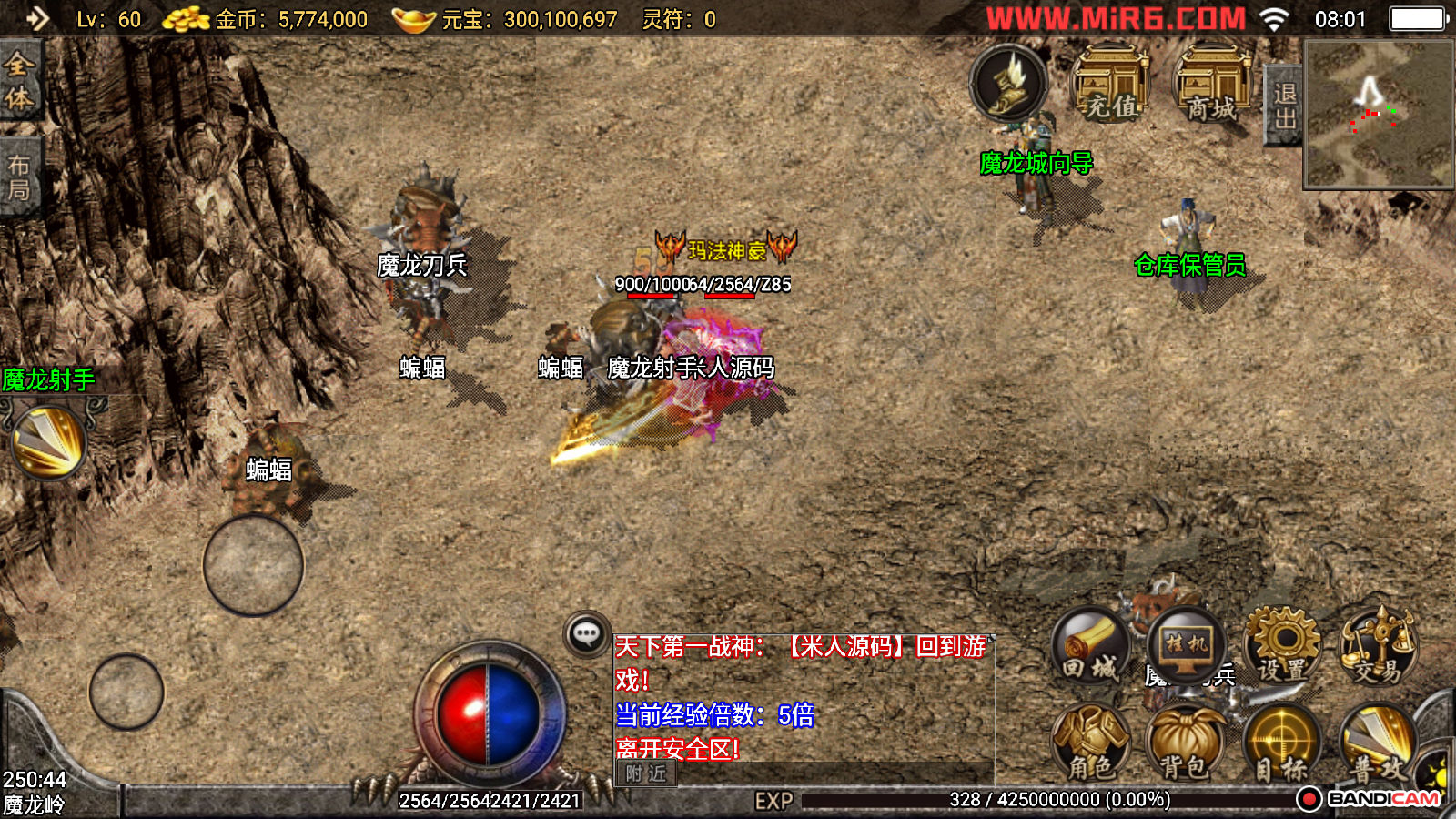Image resolution: width=1456 pixels, height=819 pixels.
Task: Expand the arrow icon beside level
Action: (37, 18)
